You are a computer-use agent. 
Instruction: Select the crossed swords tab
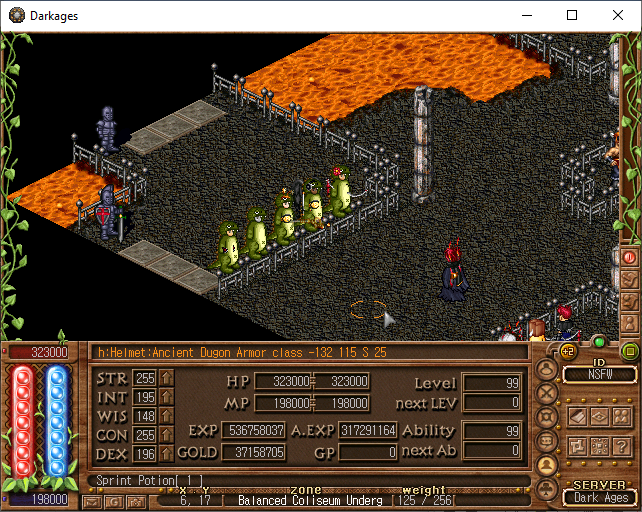[548, 393]
